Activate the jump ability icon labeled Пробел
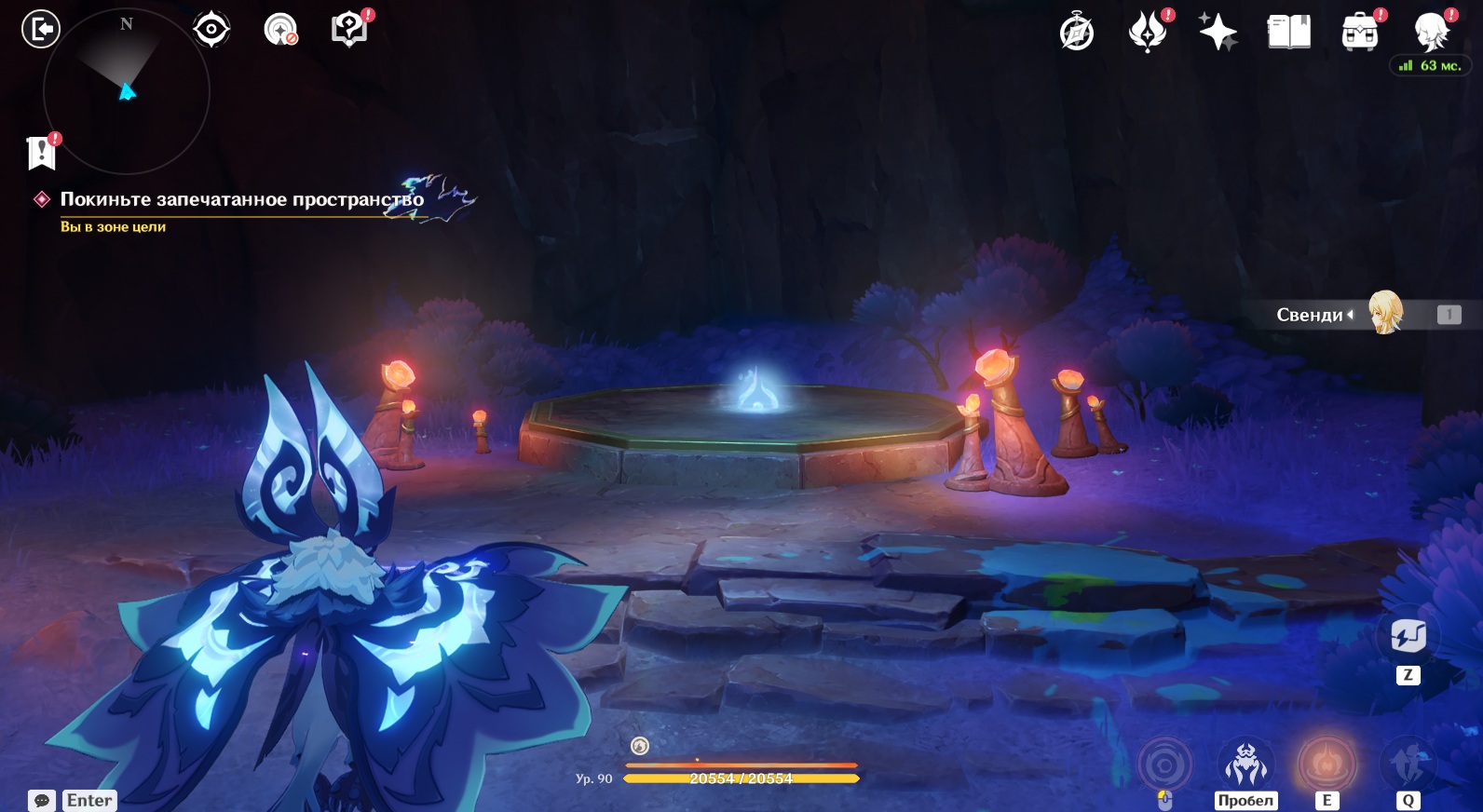This screenshot has width=1483, height=812. click(x=1245, y=765)
